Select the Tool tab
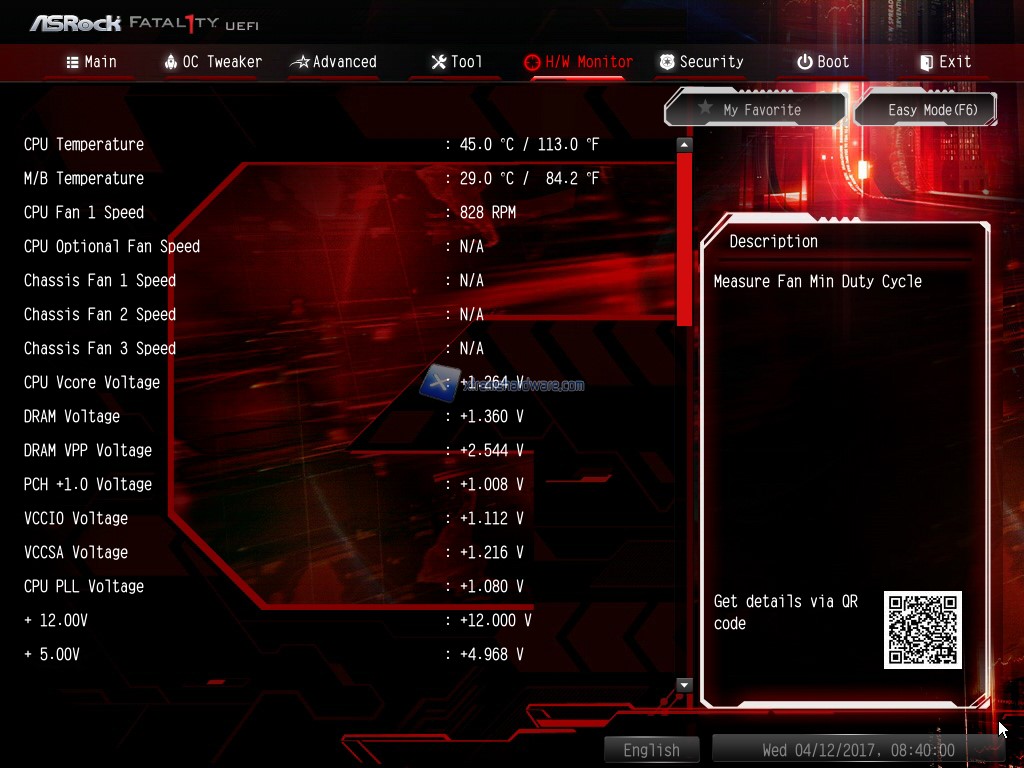1024x768 pixels. point(456,62)
